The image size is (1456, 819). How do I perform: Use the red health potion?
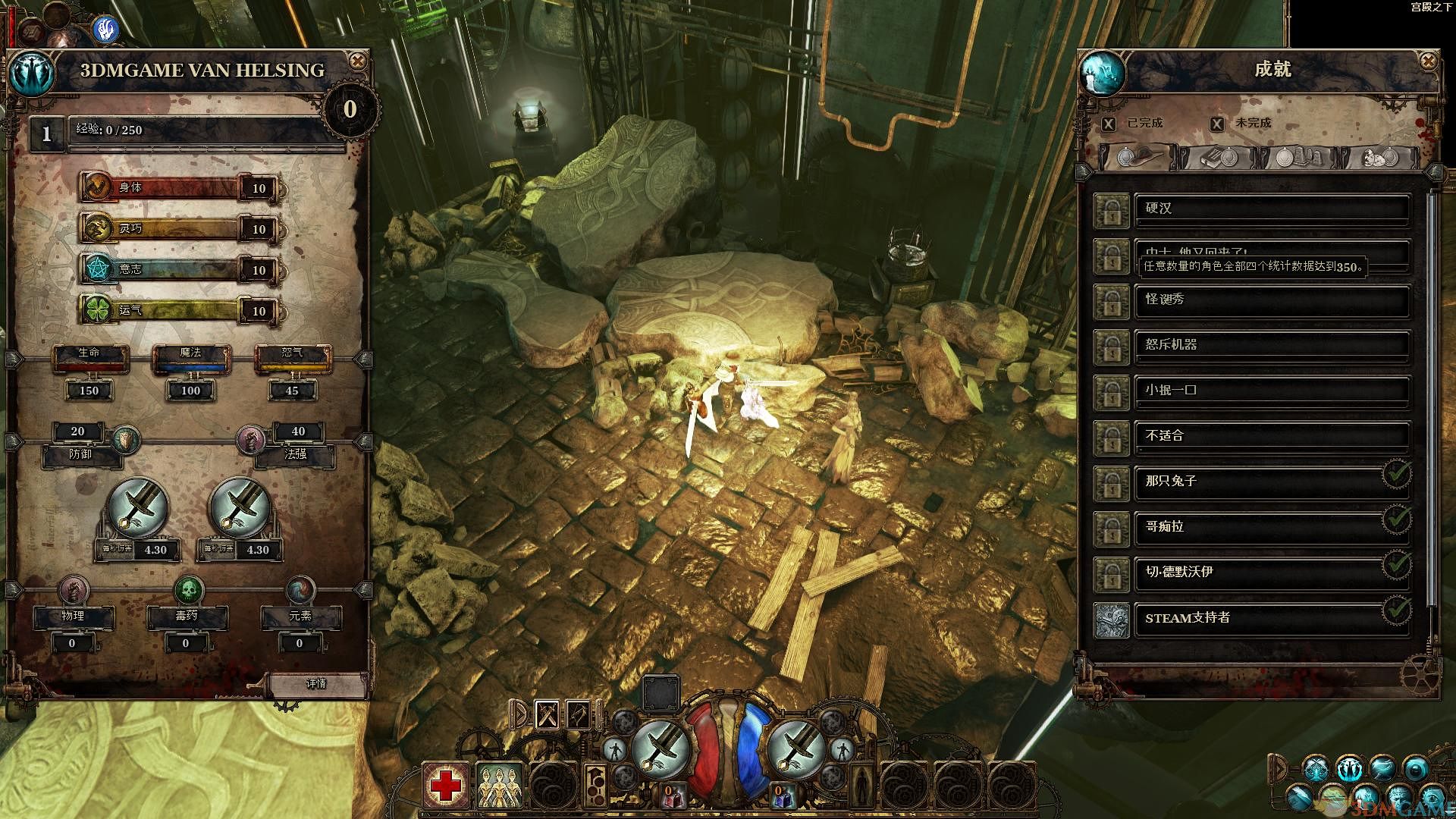click(x=672, y=796)
